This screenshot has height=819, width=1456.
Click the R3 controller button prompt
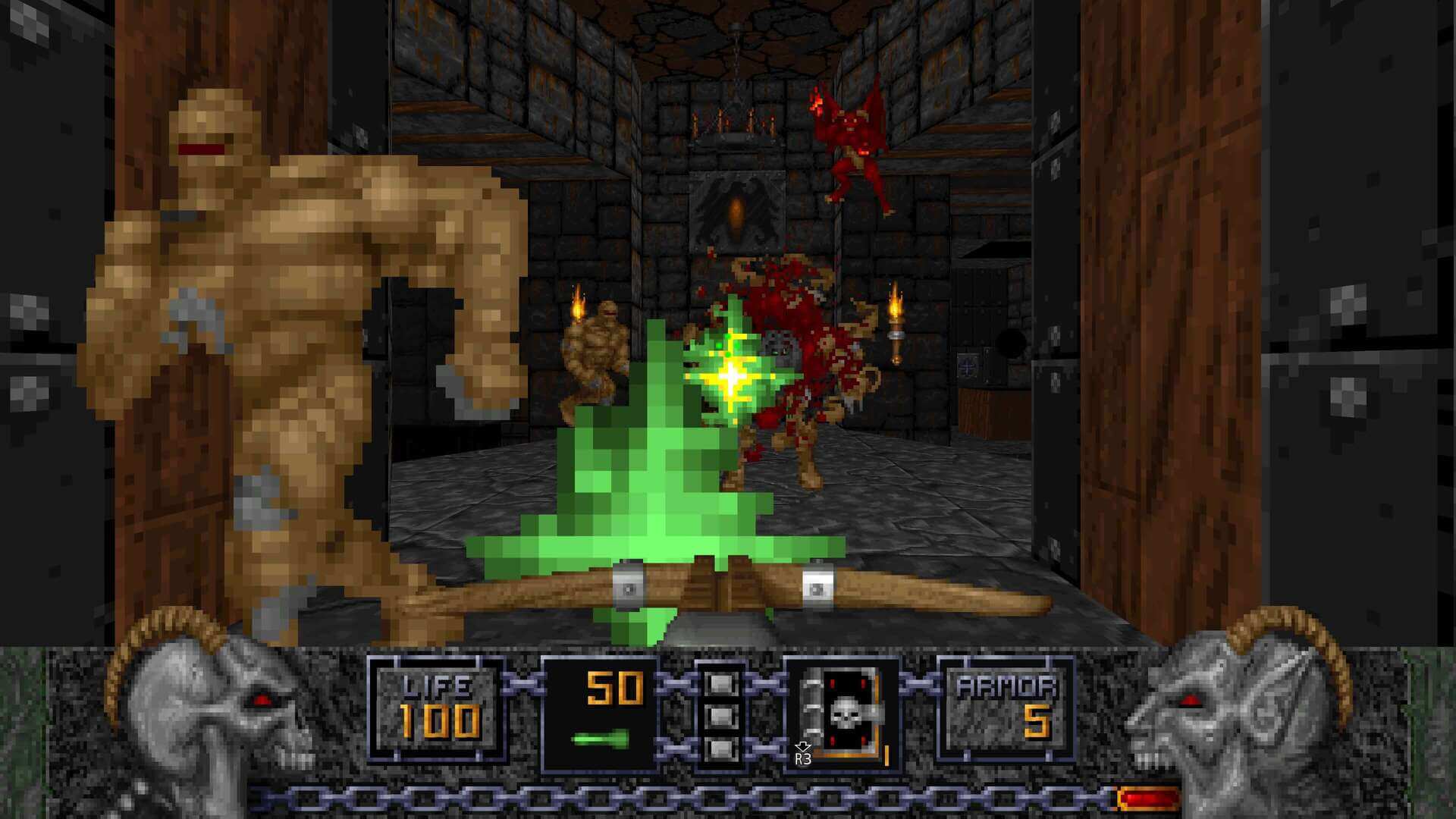pos(802,758)
